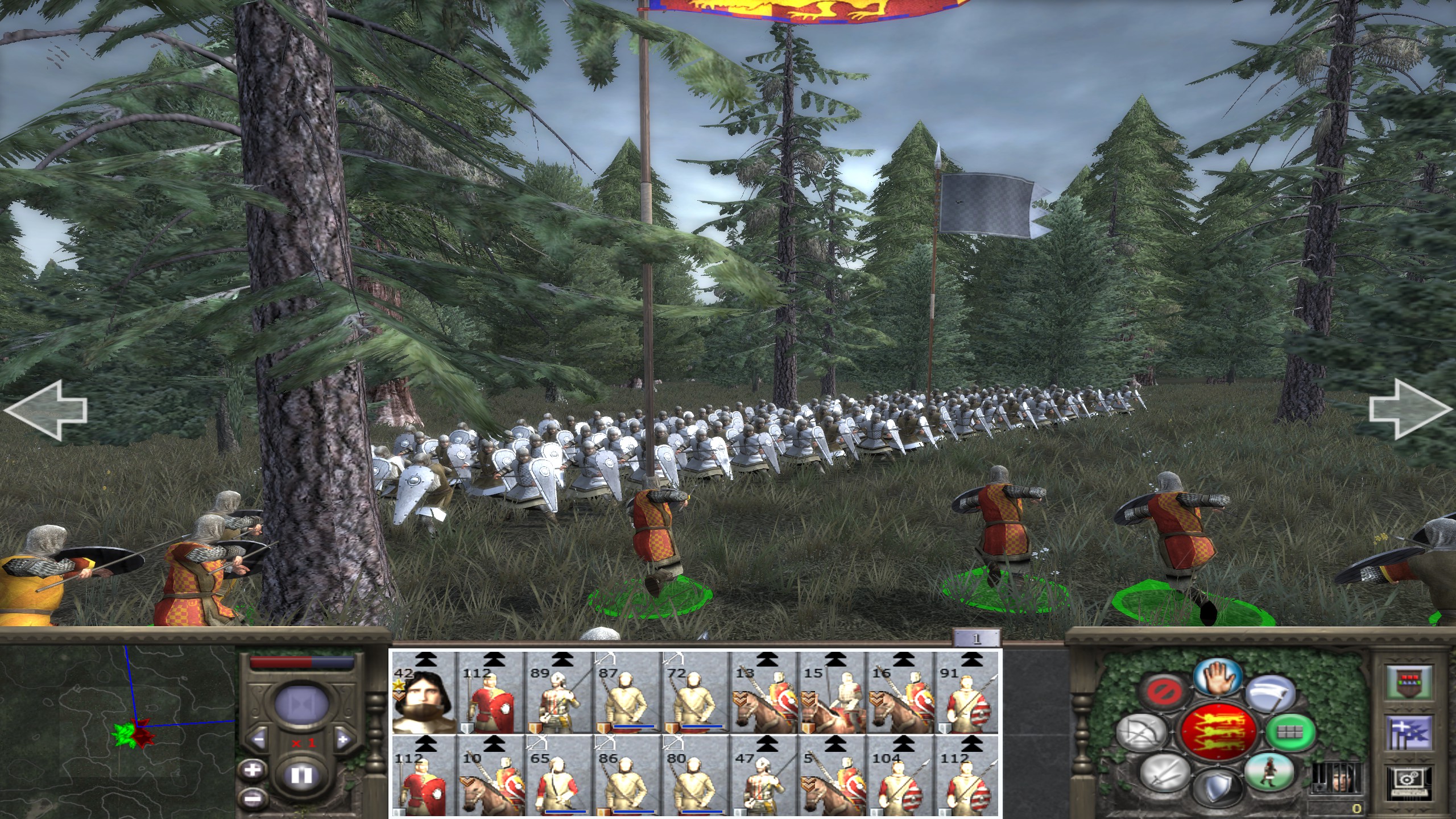The image size is (1456, 819).
Task: Decrease the battle speed
Action: click(259, 740)
